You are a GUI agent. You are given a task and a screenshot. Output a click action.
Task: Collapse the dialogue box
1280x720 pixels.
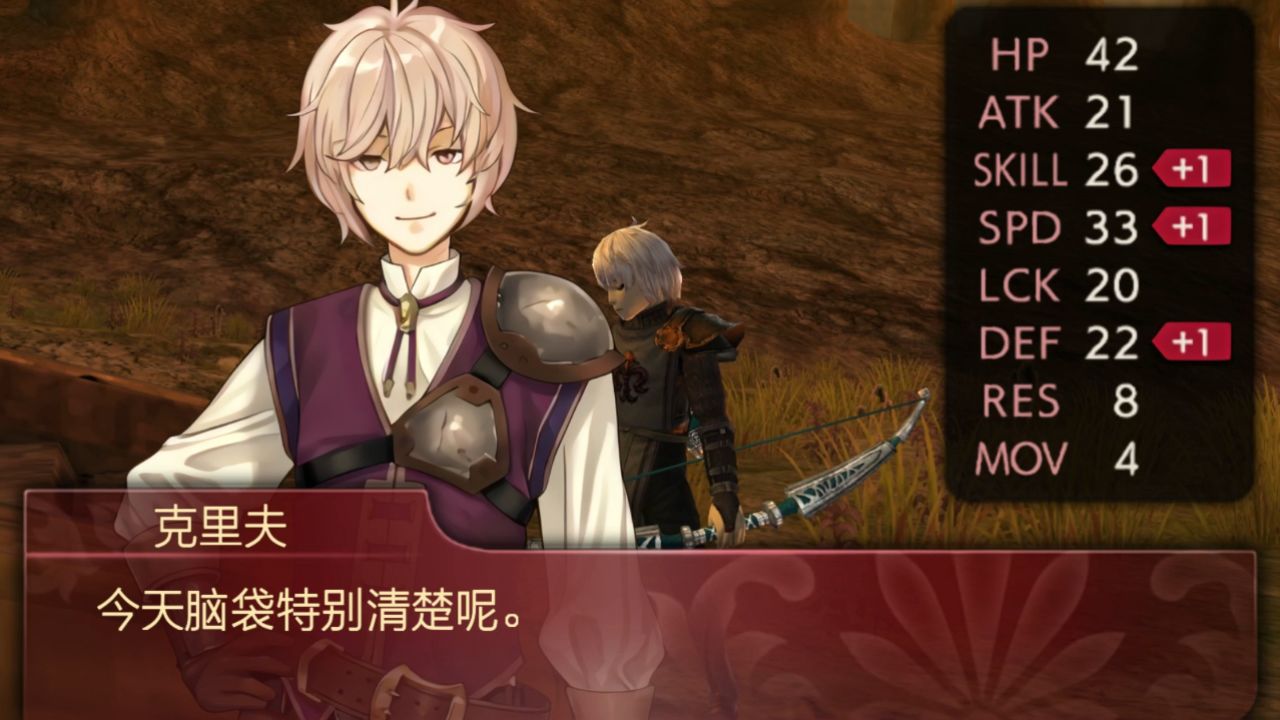click(x=640, y=600)
